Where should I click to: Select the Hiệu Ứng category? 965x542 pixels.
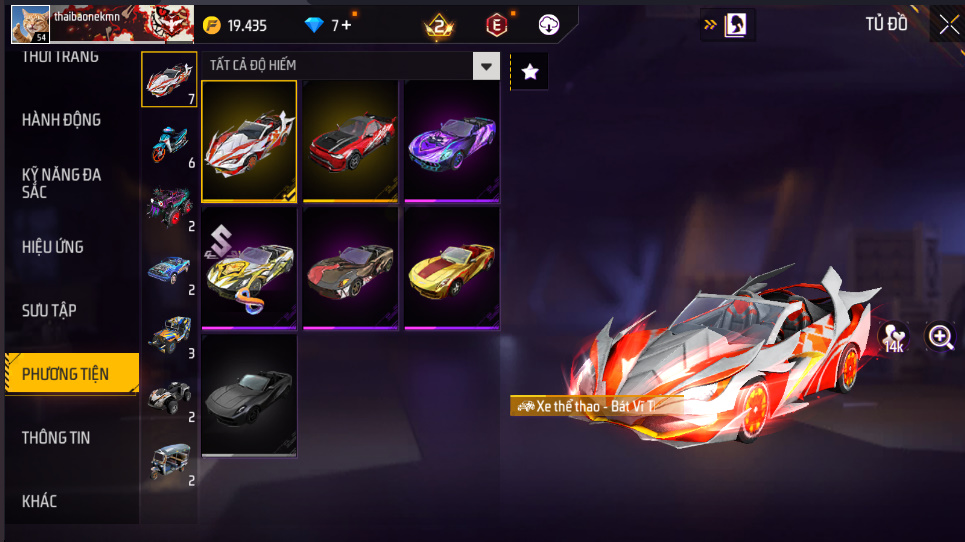pyautogui.click(x=53, y=247)
